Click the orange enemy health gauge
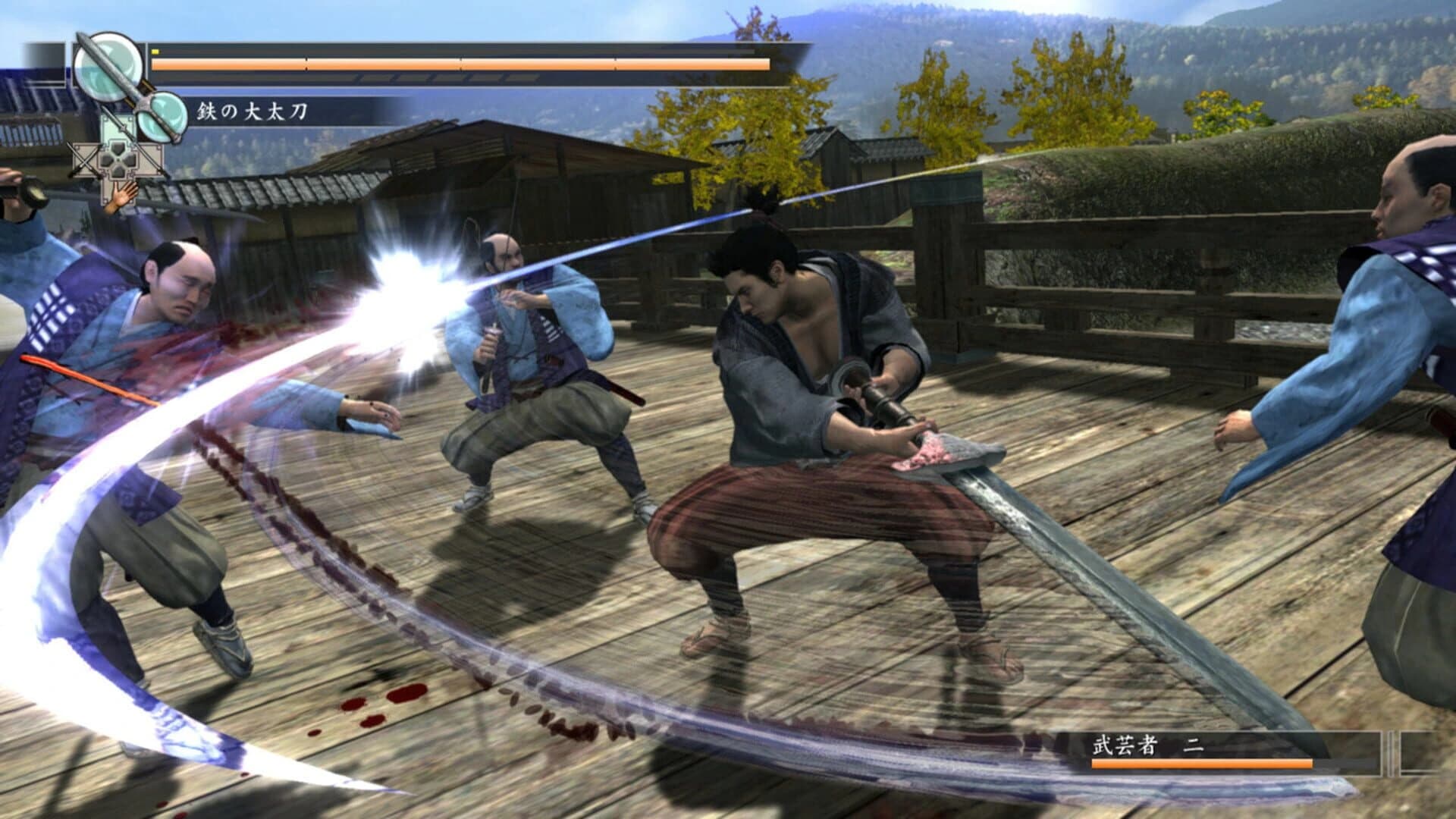Image resolution: width=1456 pixels, height=819 pixels. tap(1202, 764)
